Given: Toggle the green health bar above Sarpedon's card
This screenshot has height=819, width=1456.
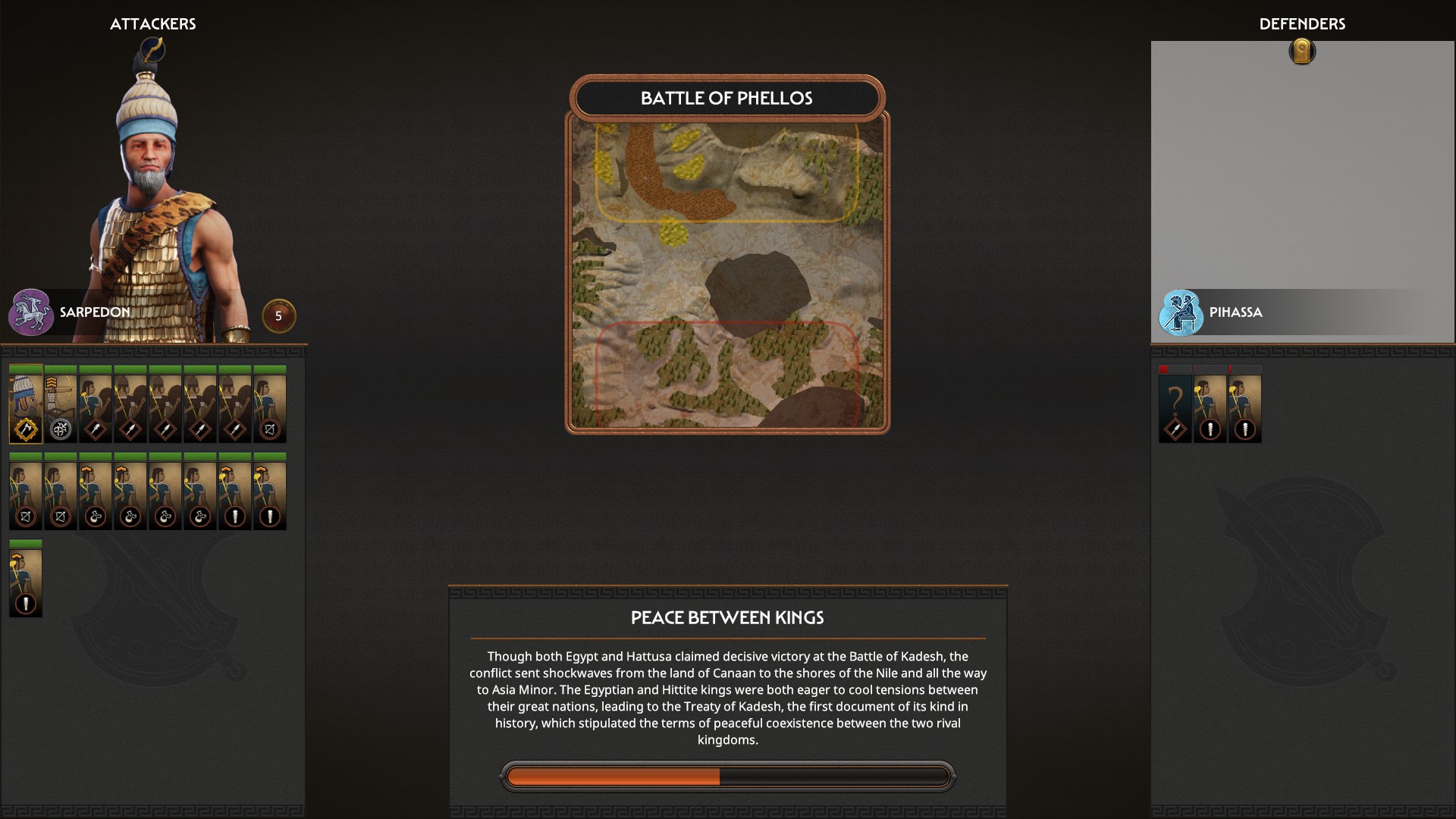Looking at the screenshot, I should coord(25,369).
